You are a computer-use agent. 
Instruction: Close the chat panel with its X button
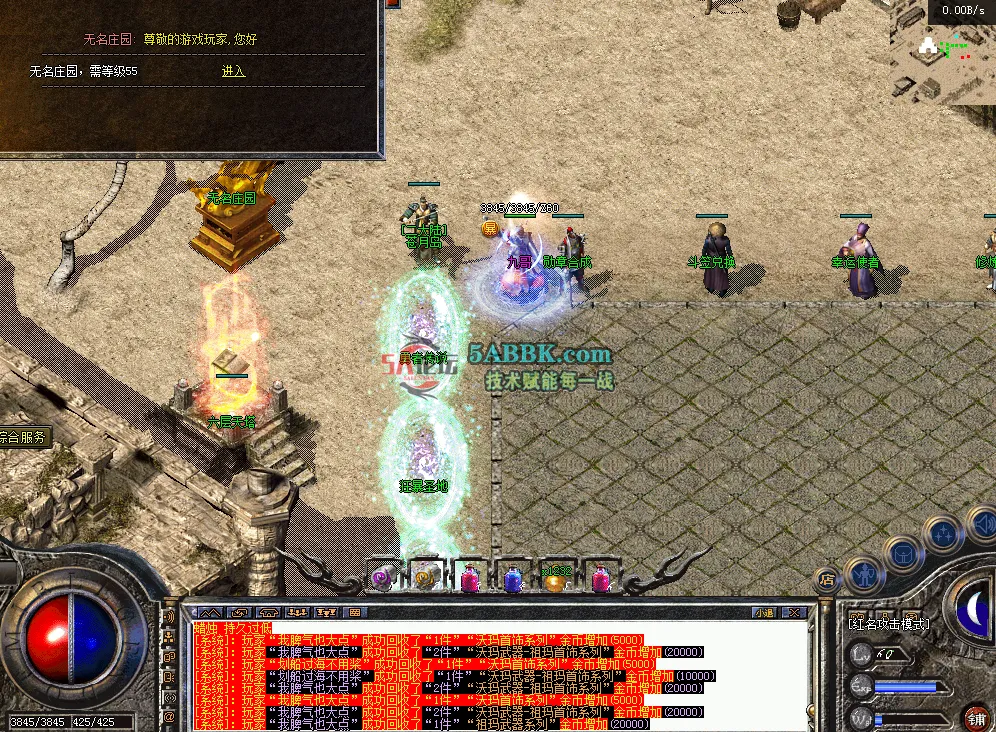(795, 612)
